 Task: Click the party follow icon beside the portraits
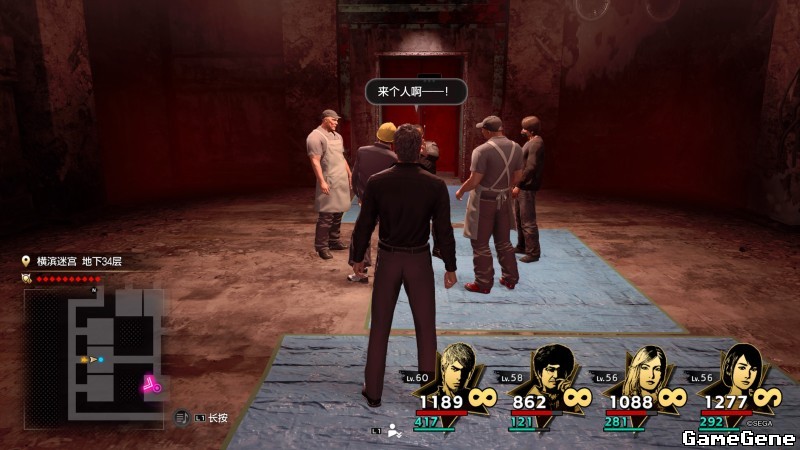coord(394,431)
